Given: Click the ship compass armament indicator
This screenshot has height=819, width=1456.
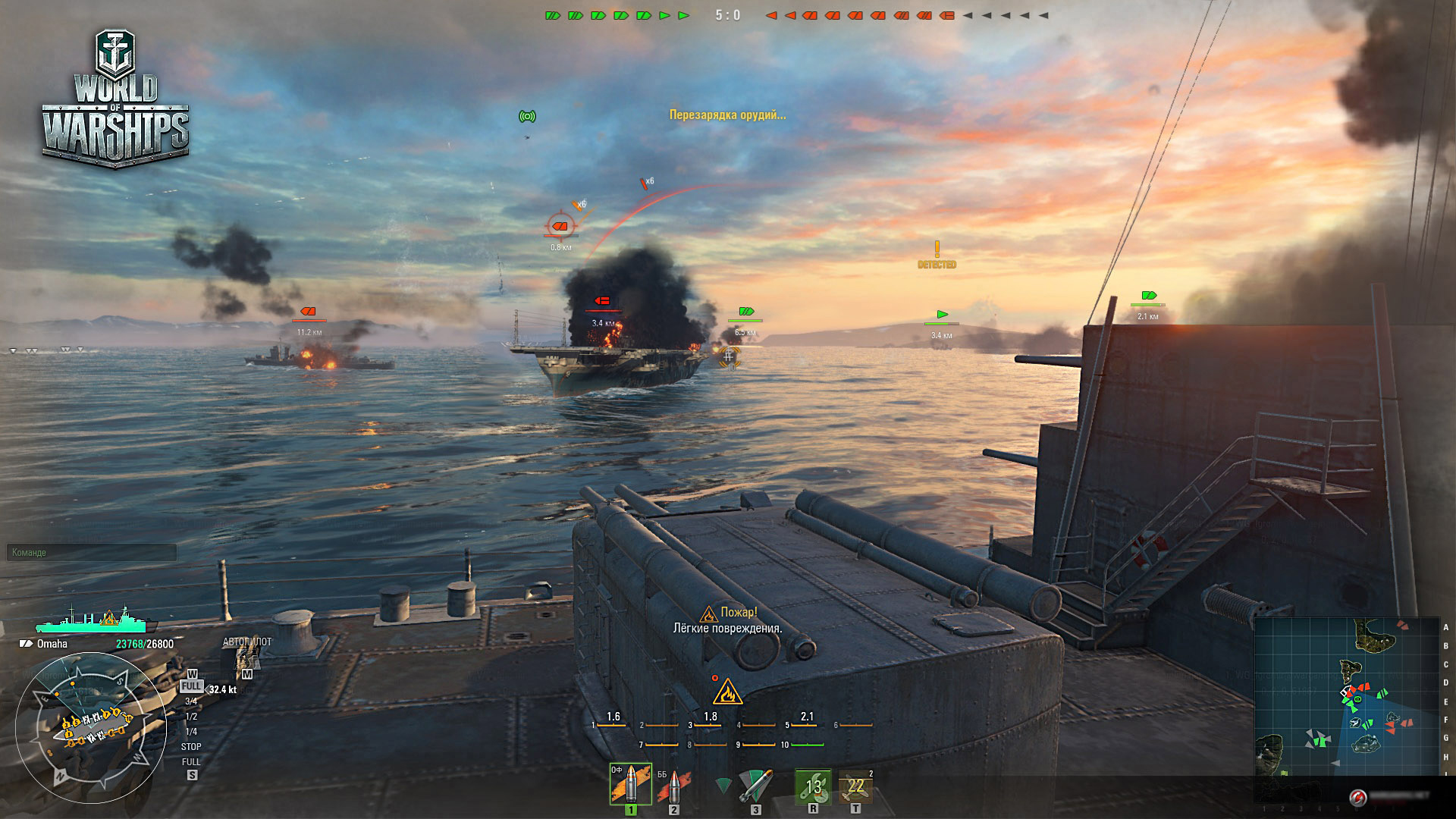Looking at the screenshot, I should click(x=91, y=727).
